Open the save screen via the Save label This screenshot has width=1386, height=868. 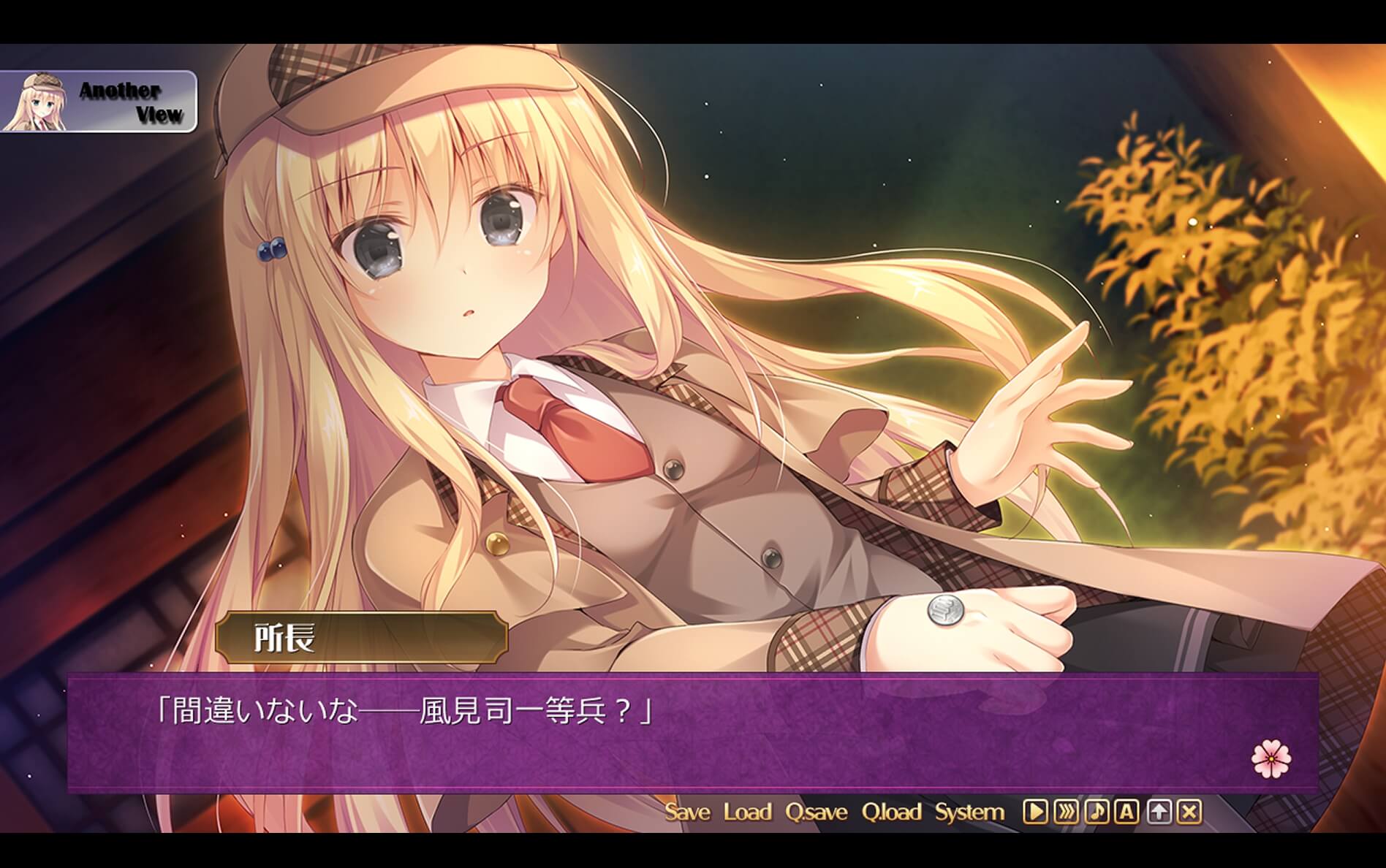tap(688, 811)
